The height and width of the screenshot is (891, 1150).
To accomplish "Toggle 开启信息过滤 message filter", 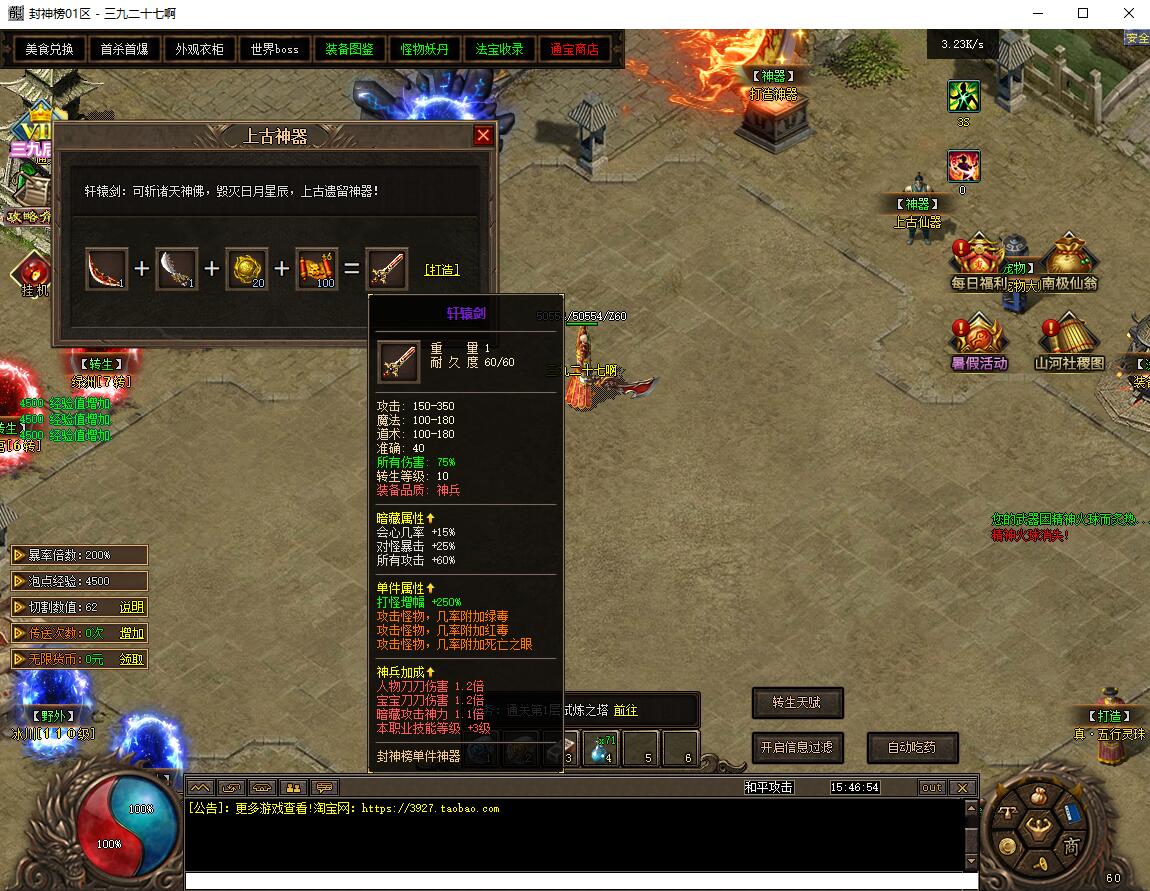I will [797, 747].
